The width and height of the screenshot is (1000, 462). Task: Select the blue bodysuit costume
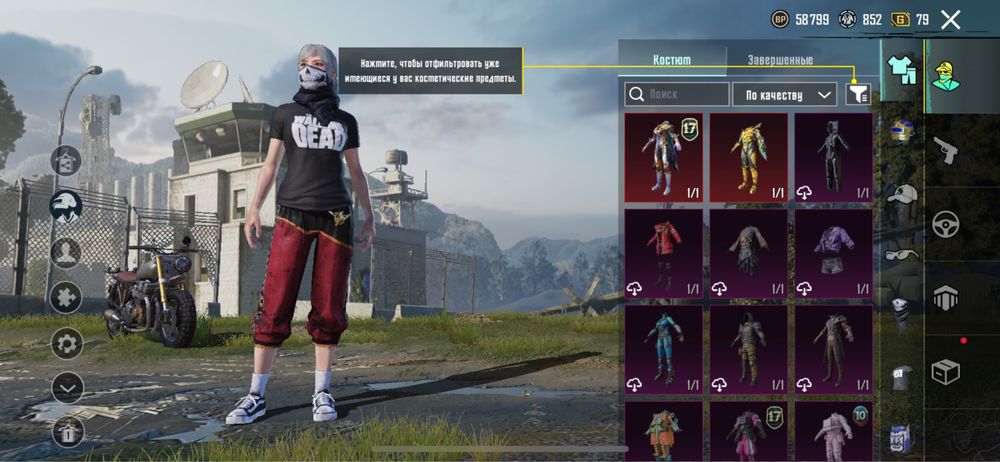663,348
